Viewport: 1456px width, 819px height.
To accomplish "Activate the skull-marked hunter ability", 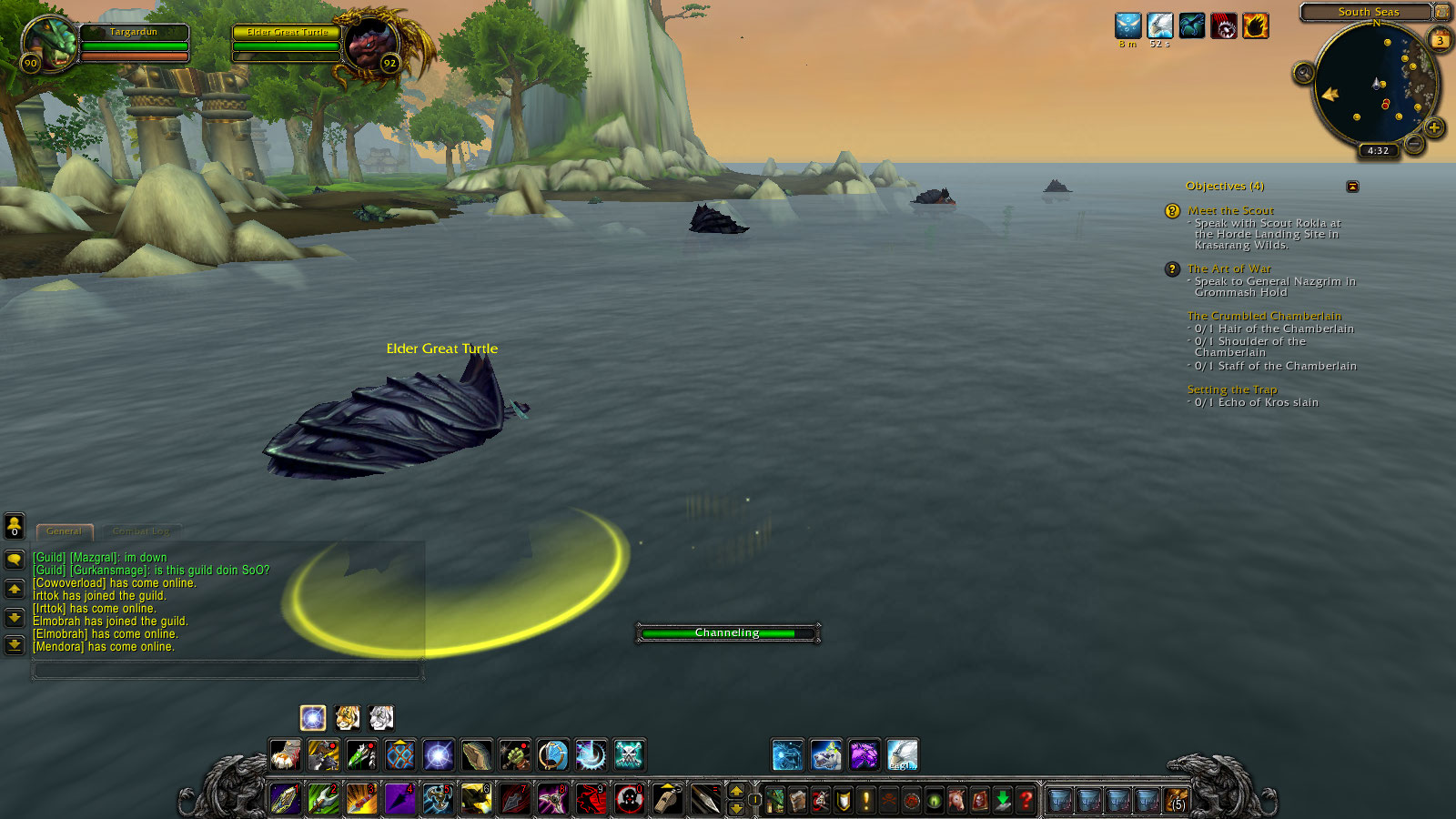I will click(629, 754).
